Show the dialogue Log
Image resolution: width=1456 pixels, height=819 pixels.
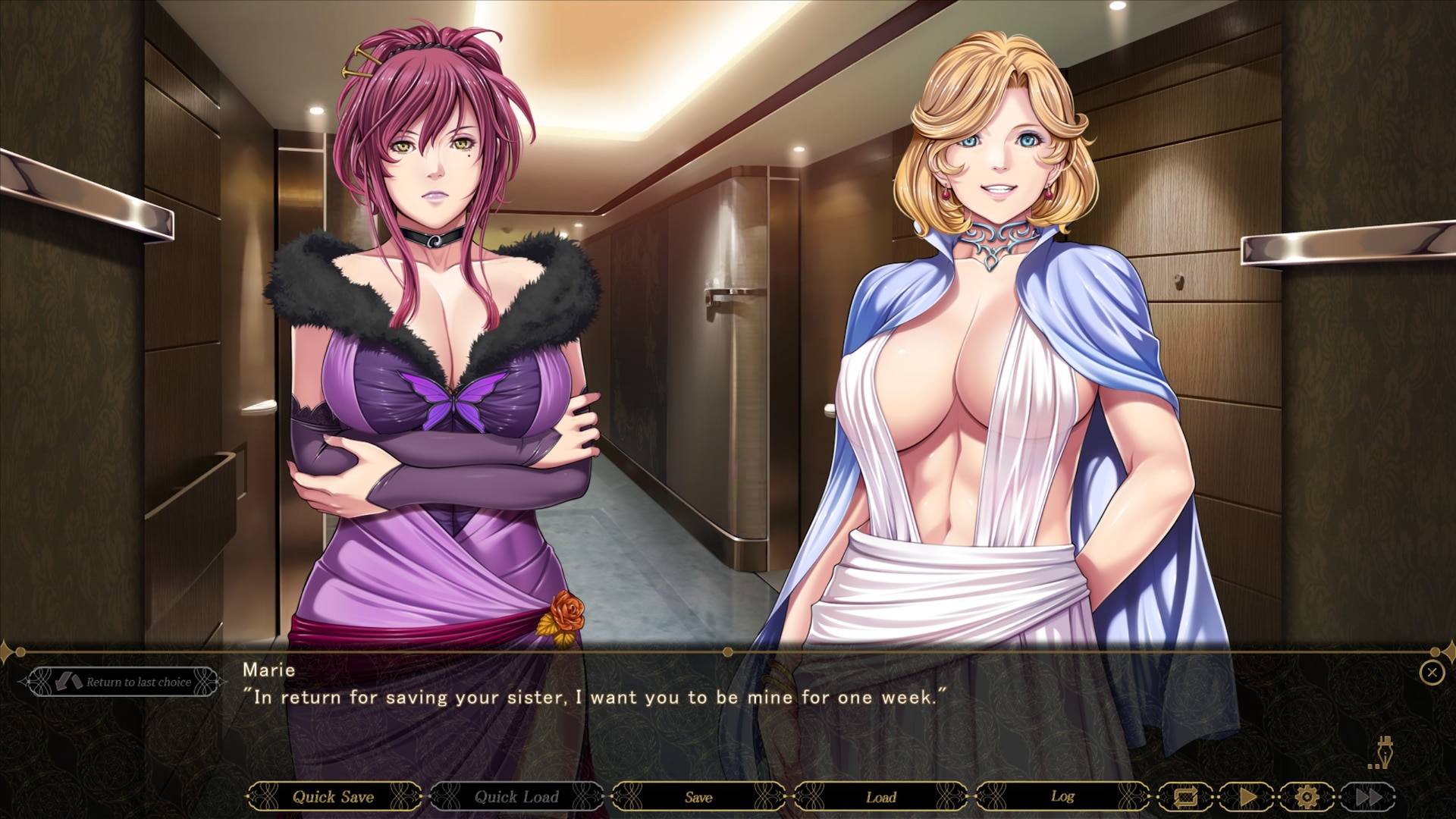(x=1062, y=797)
